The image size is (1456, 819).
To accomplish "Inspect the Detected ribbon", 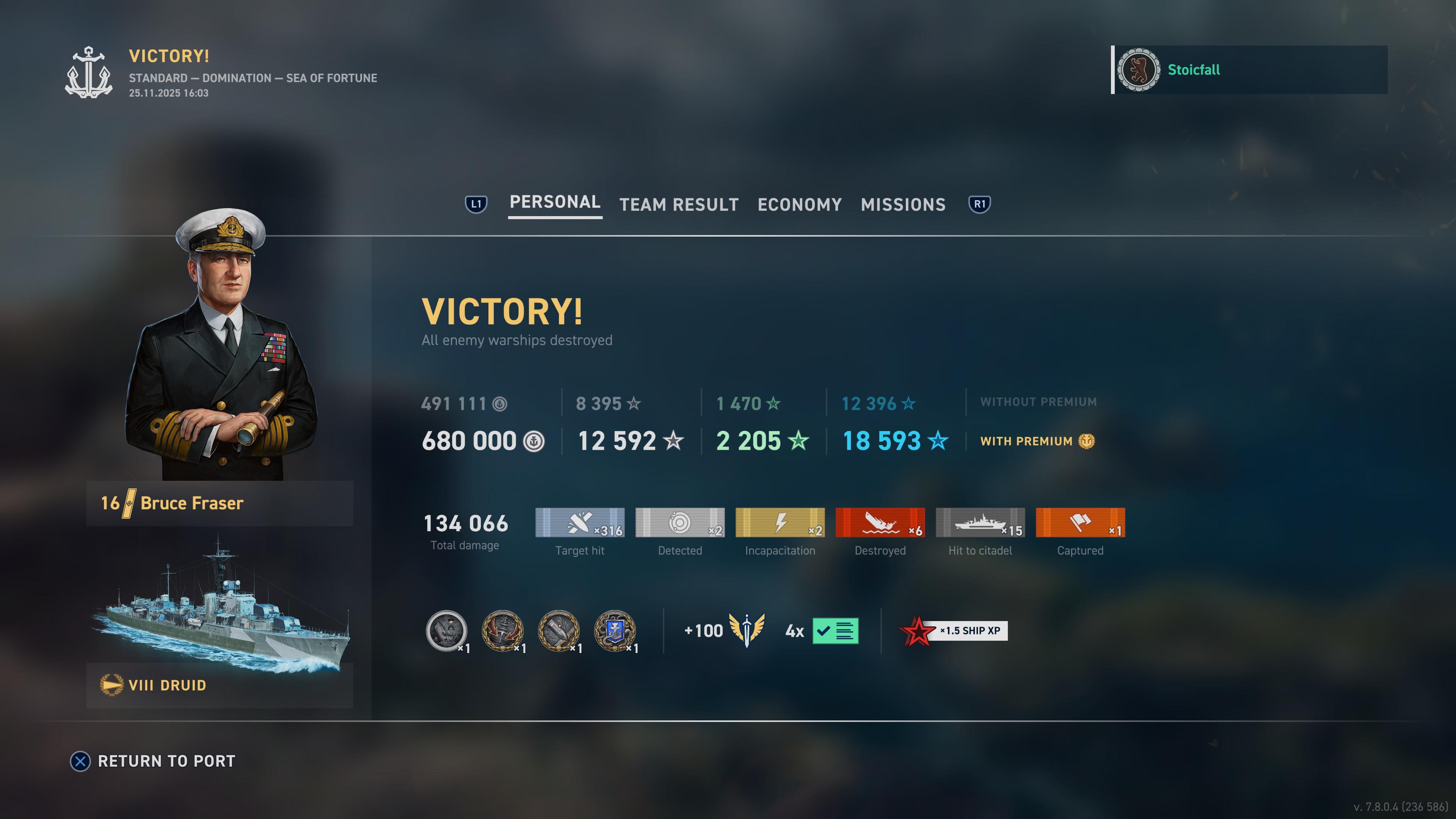I will [x=679, y=522].
